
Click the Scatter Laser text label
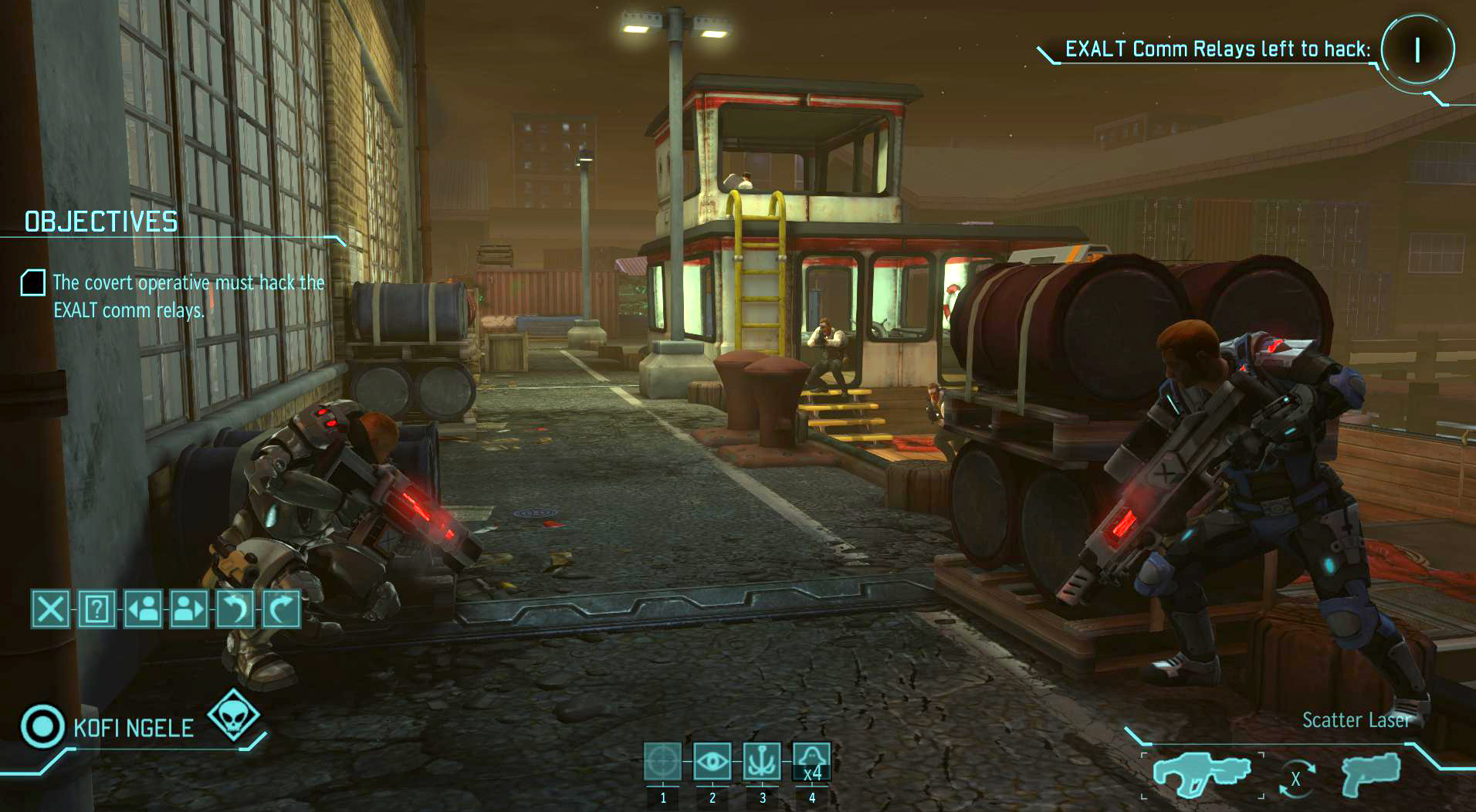click(x=1356, y=721)
